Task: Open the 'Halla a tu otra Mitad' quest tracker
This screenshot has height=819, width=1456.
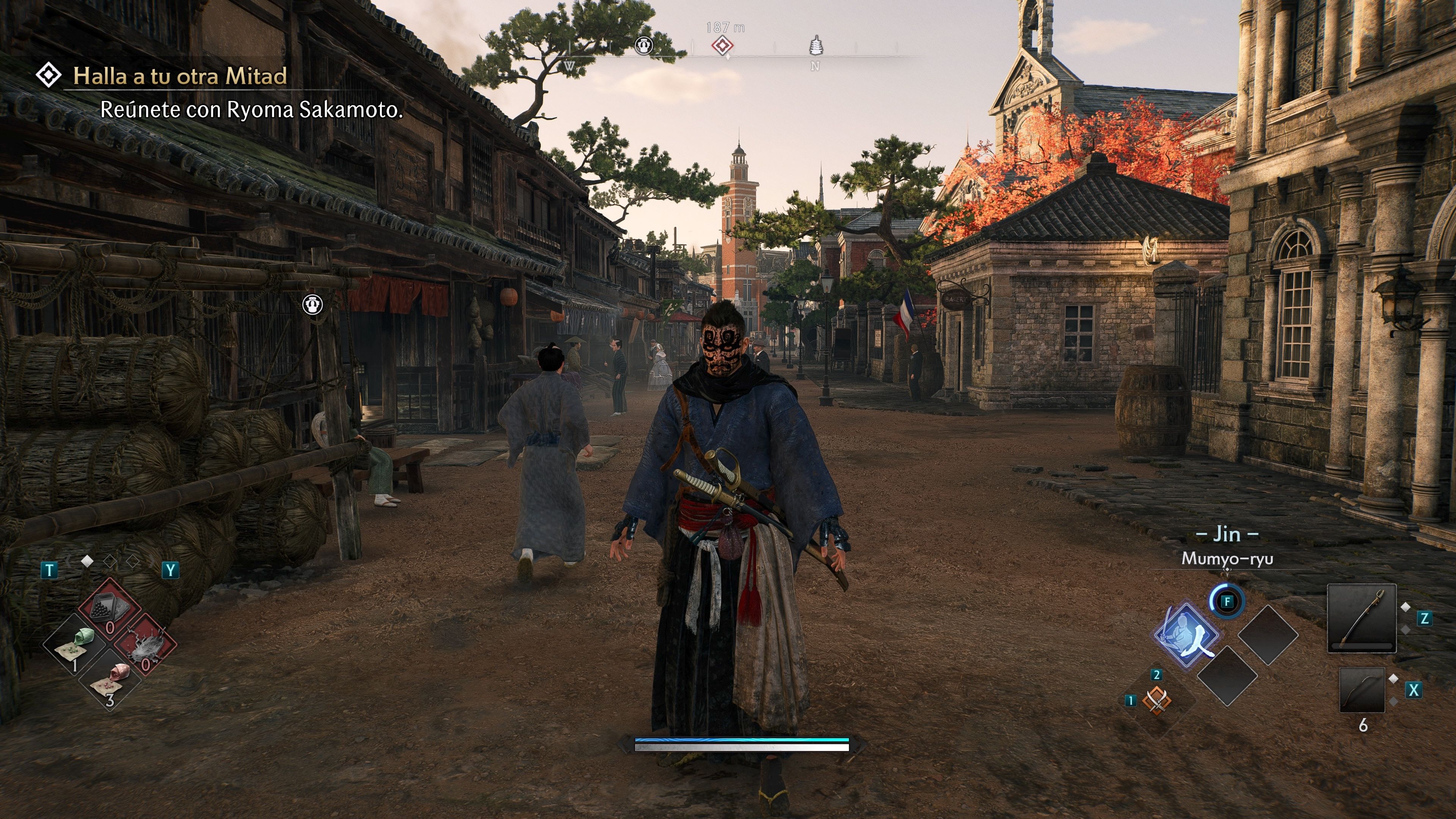Action: [x=180, y=76]
